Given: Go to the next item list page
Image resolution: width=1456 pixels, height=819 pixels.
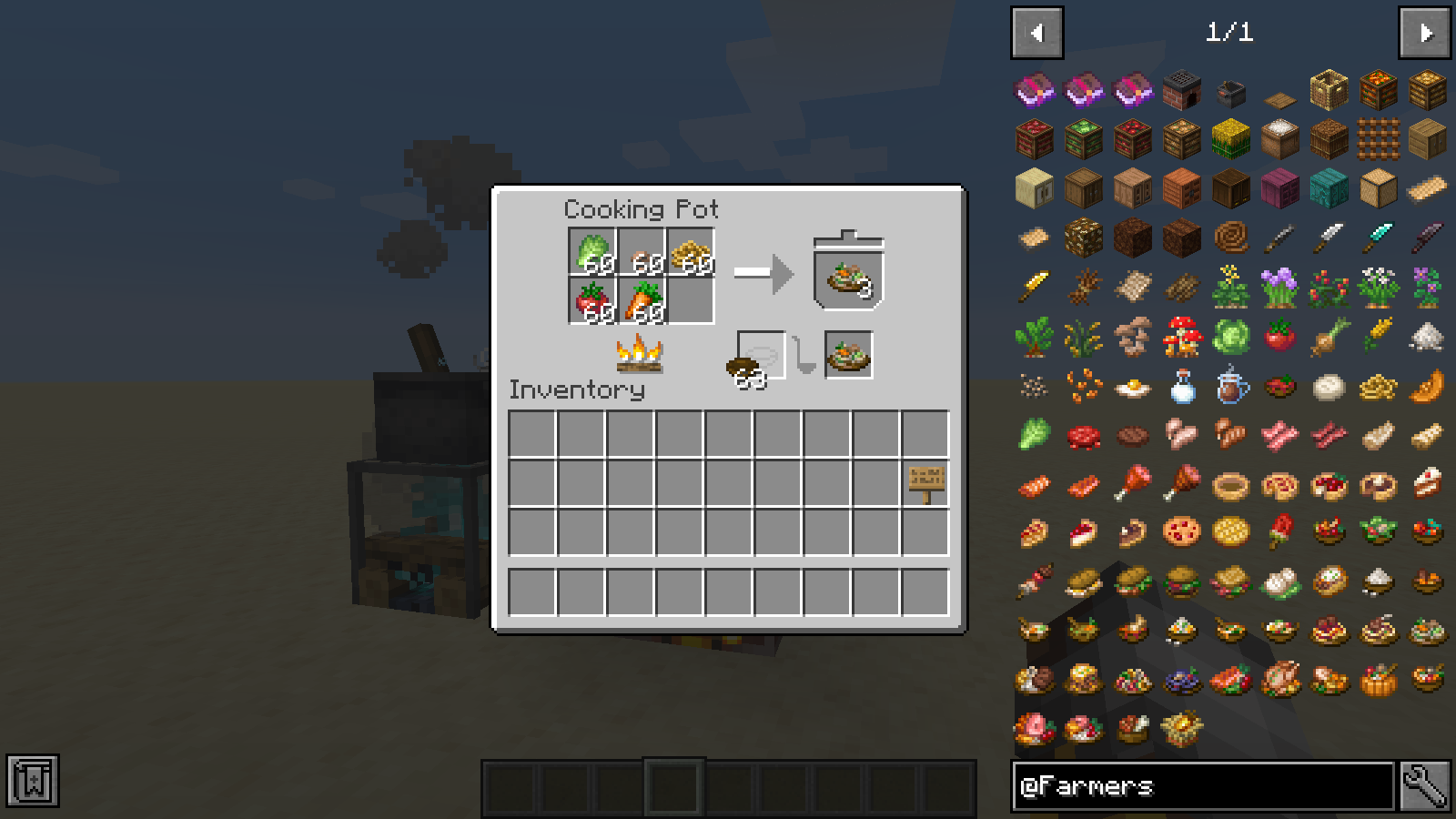Looking at the screenshot, I should (x=1424, y=34).
